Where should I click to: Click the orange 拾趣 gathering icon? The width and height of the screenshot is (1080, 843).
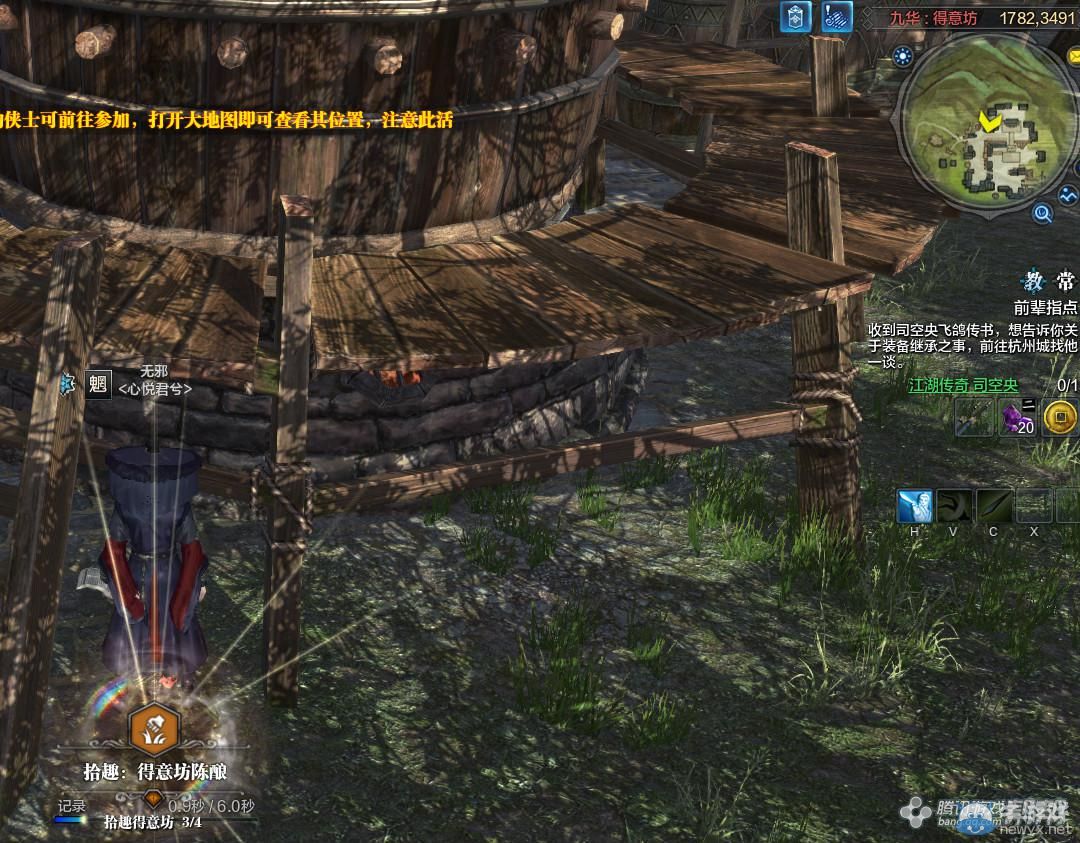click(x=156, y=729)
